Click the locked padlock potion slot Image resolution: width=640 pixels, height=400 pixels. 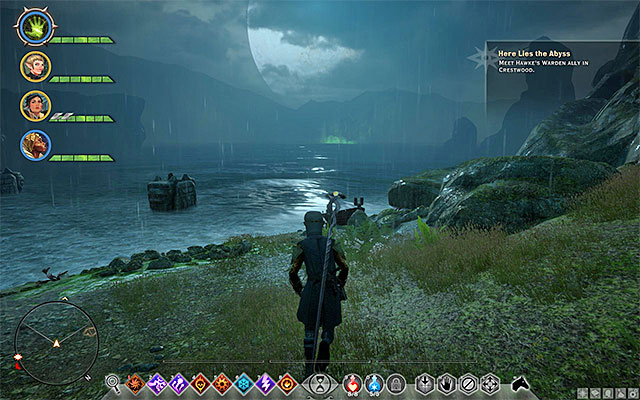click(396, 382)
